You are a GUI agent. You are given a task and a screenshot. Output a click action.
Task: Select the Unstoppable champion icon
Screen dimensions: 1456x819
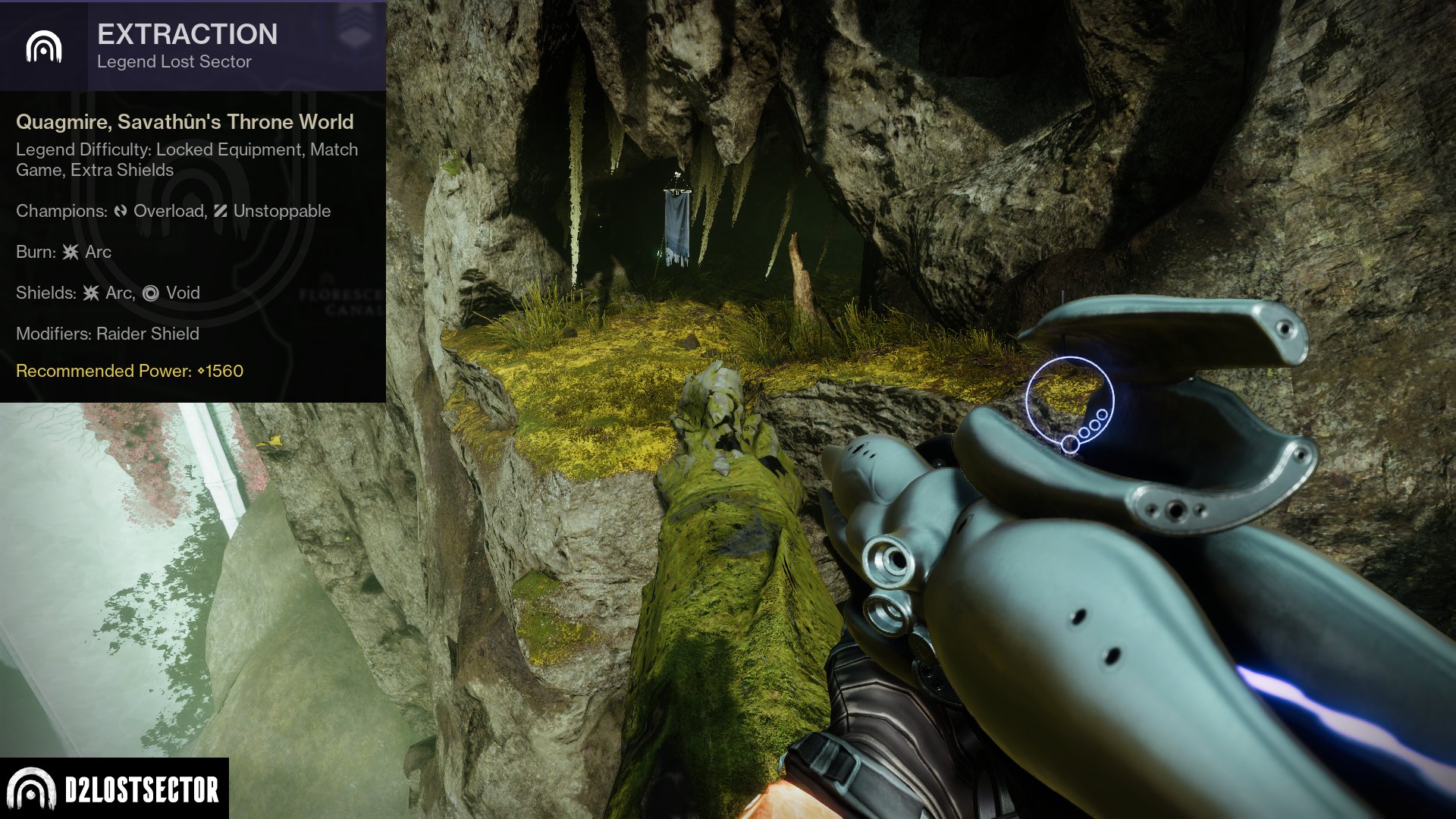coord(220,211)
